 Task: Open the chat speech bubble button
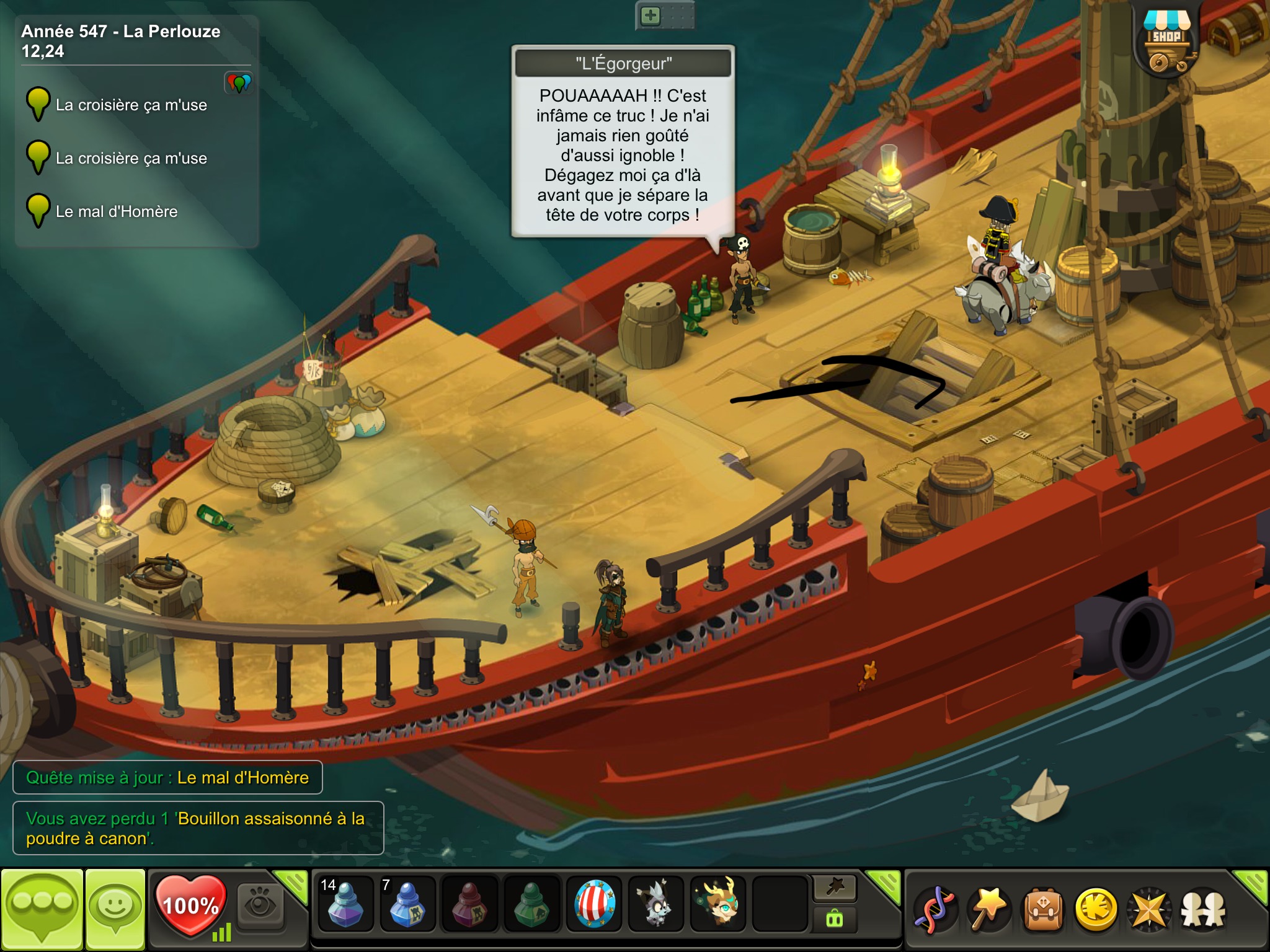42,908
